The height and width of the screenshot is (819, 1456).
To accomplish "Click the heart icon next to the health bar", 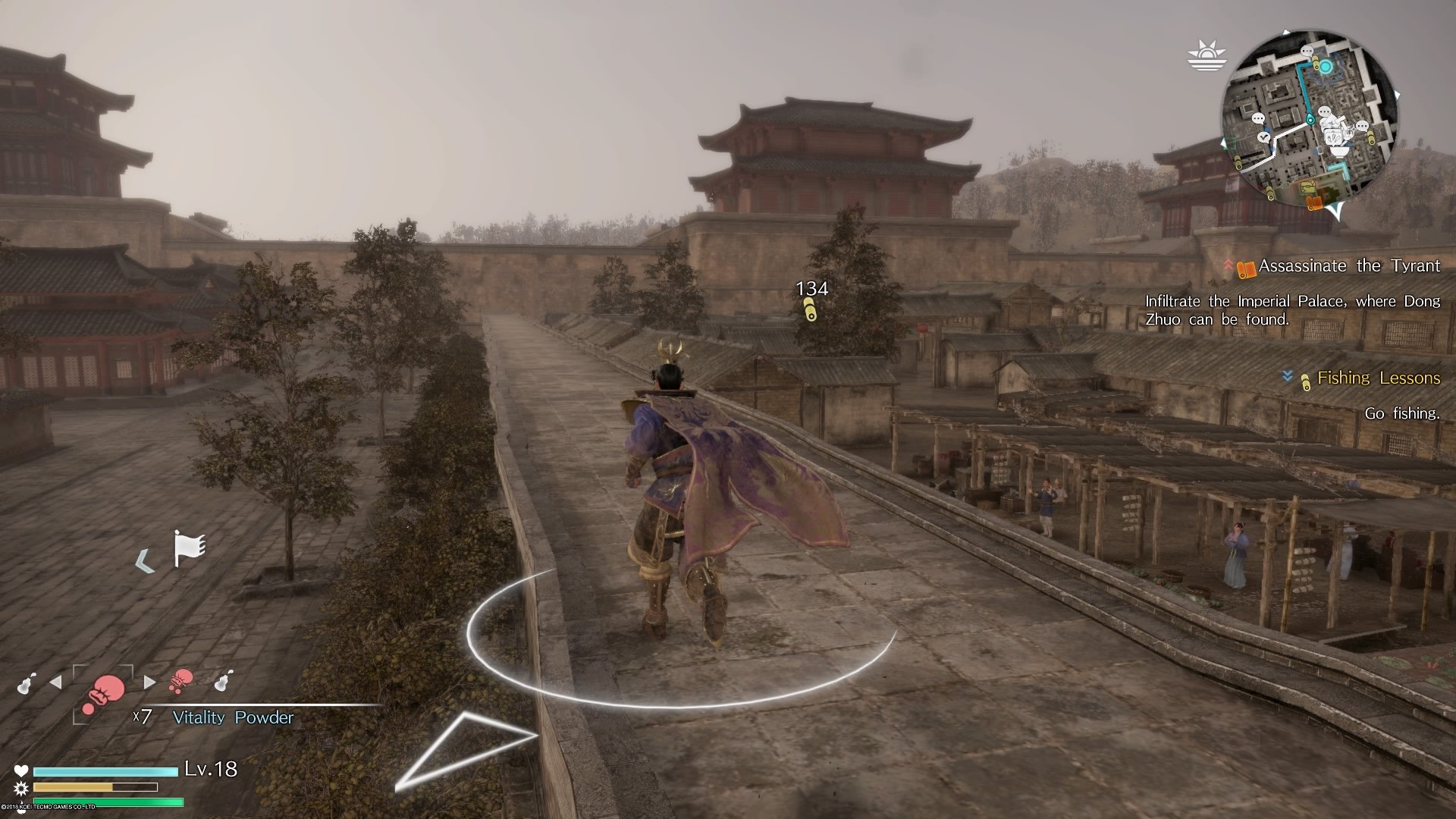I will 21,771.
